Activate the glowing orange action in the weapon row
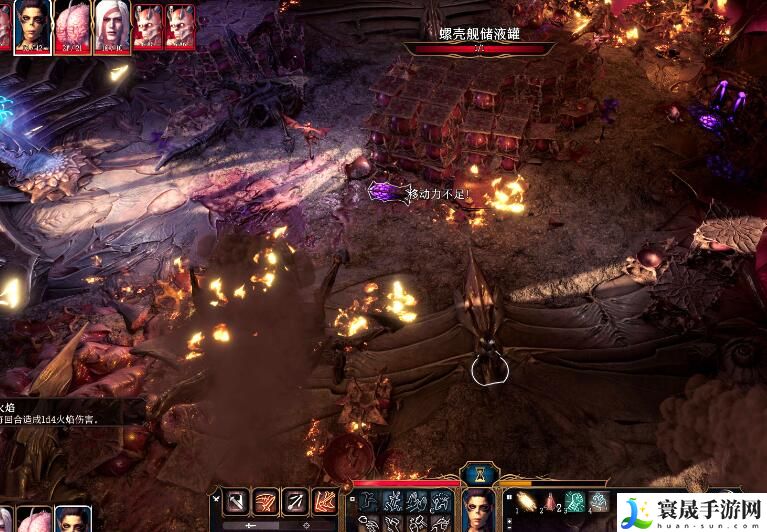 [325, 502]
